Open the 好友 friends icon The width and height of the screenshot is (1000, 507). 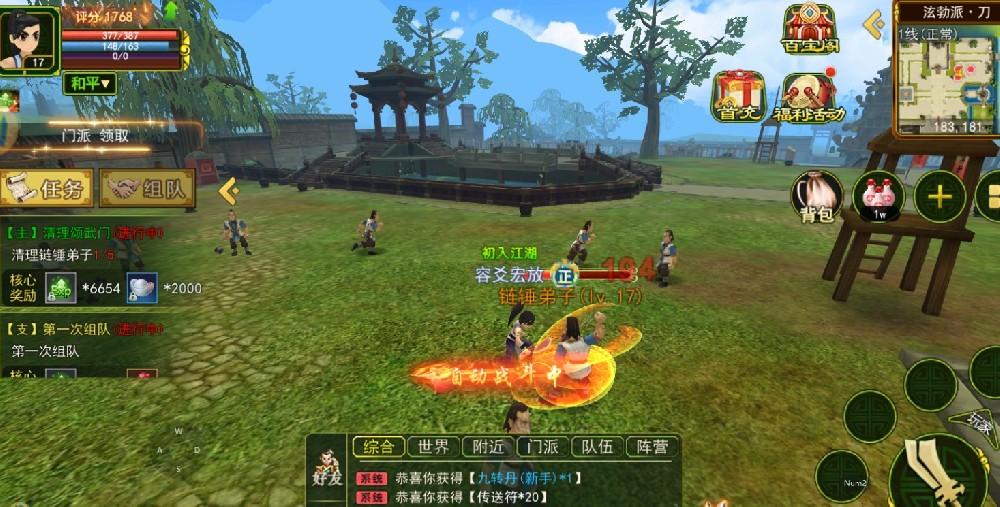point(326,469)
